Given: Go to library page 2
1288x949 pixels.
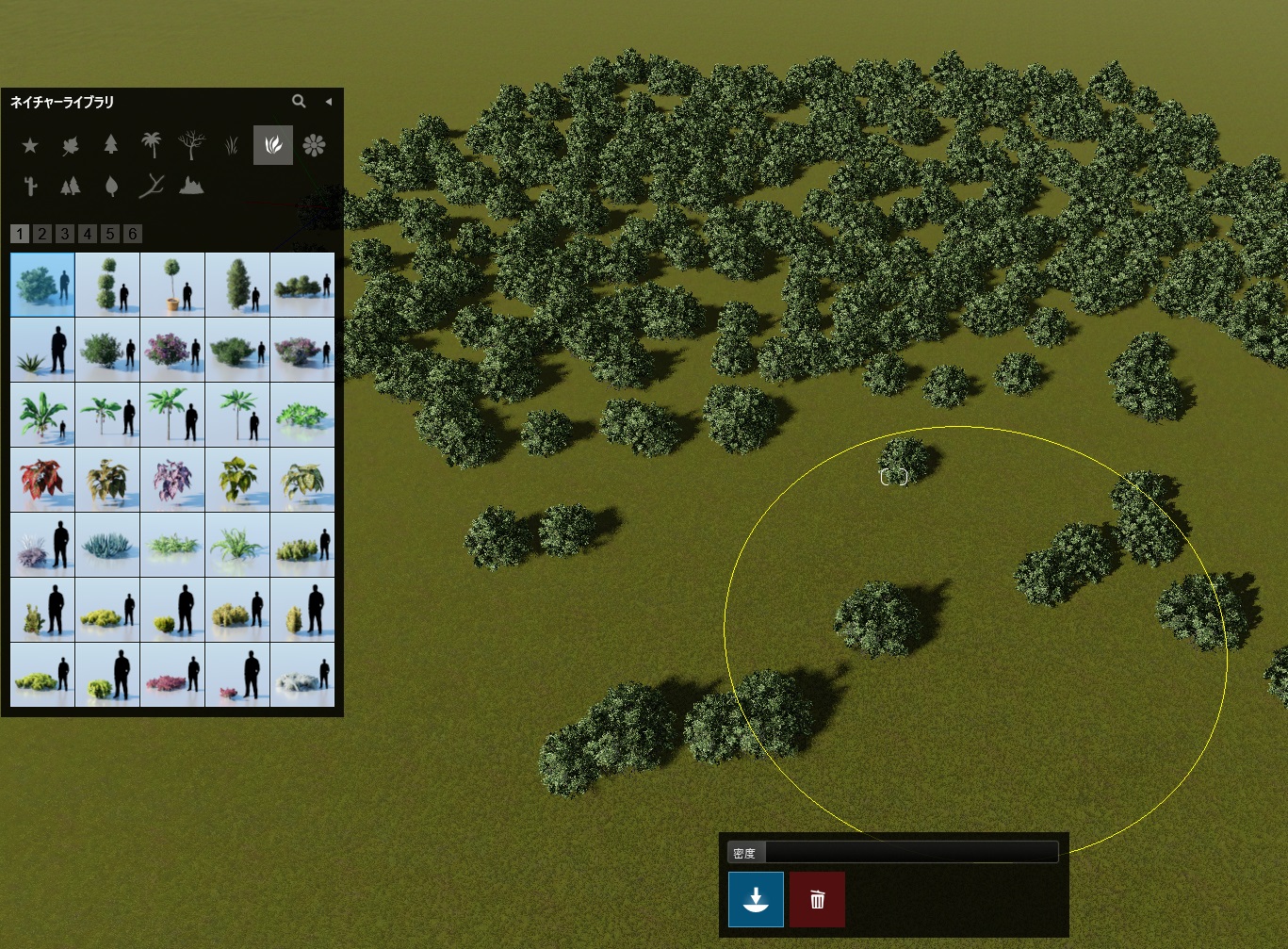Looking at the screenshot, I should [x=42, y=234].
